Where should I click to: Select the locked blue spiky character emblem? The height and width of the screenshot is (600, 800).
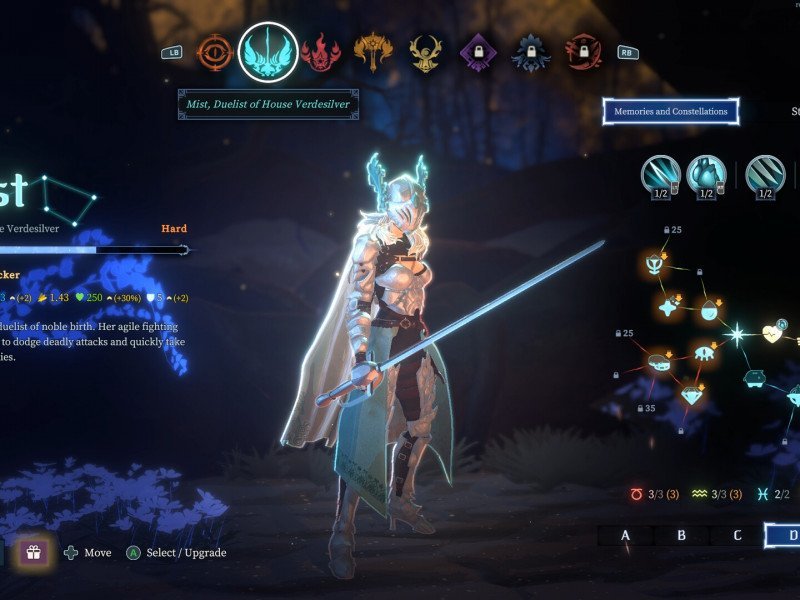(x=530, y=52)
